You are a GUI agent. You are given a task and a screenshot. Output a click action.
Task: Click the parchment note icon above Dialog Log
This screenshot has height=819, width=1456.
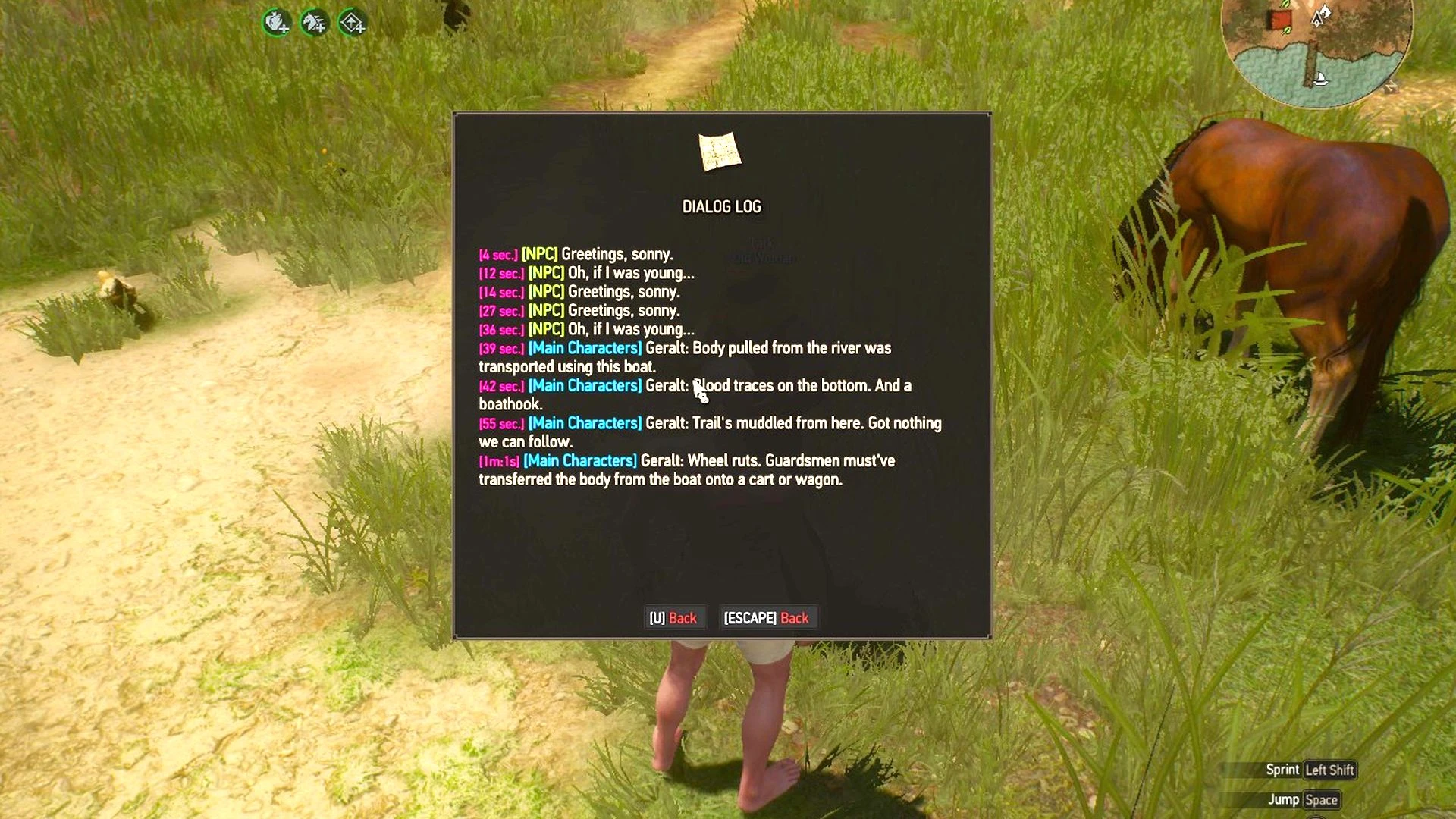pos(718,151)
